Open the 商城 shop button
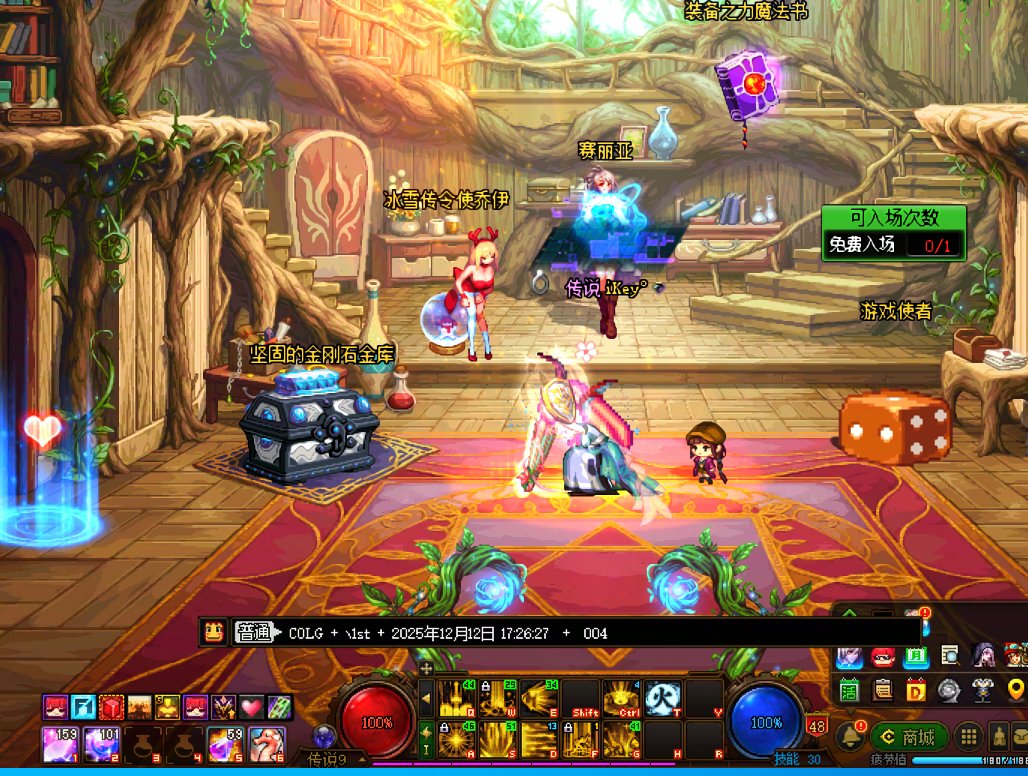Image resolution: width=1028 pixels, height=776 pixels. click(x=908, y=737)
